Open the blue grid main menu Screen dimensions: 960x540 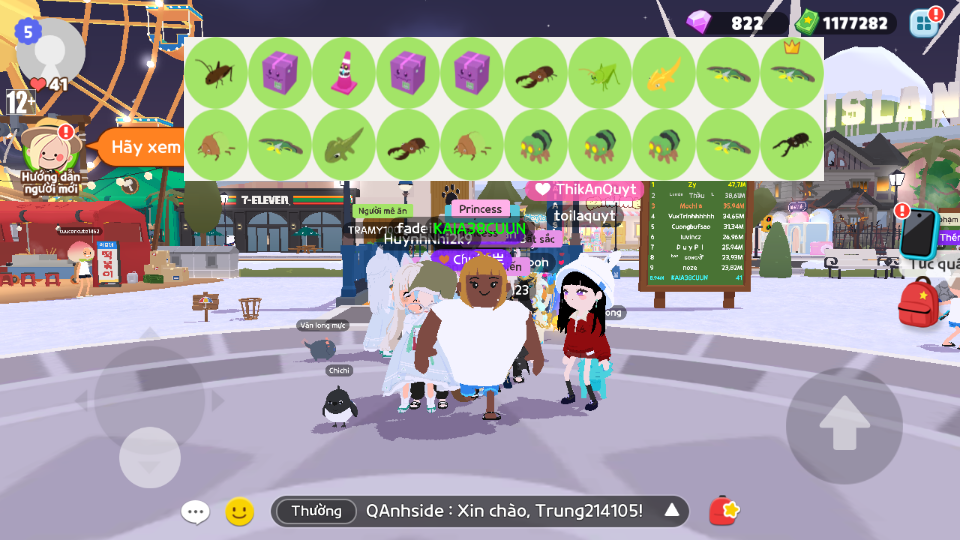tap(924, 22)
